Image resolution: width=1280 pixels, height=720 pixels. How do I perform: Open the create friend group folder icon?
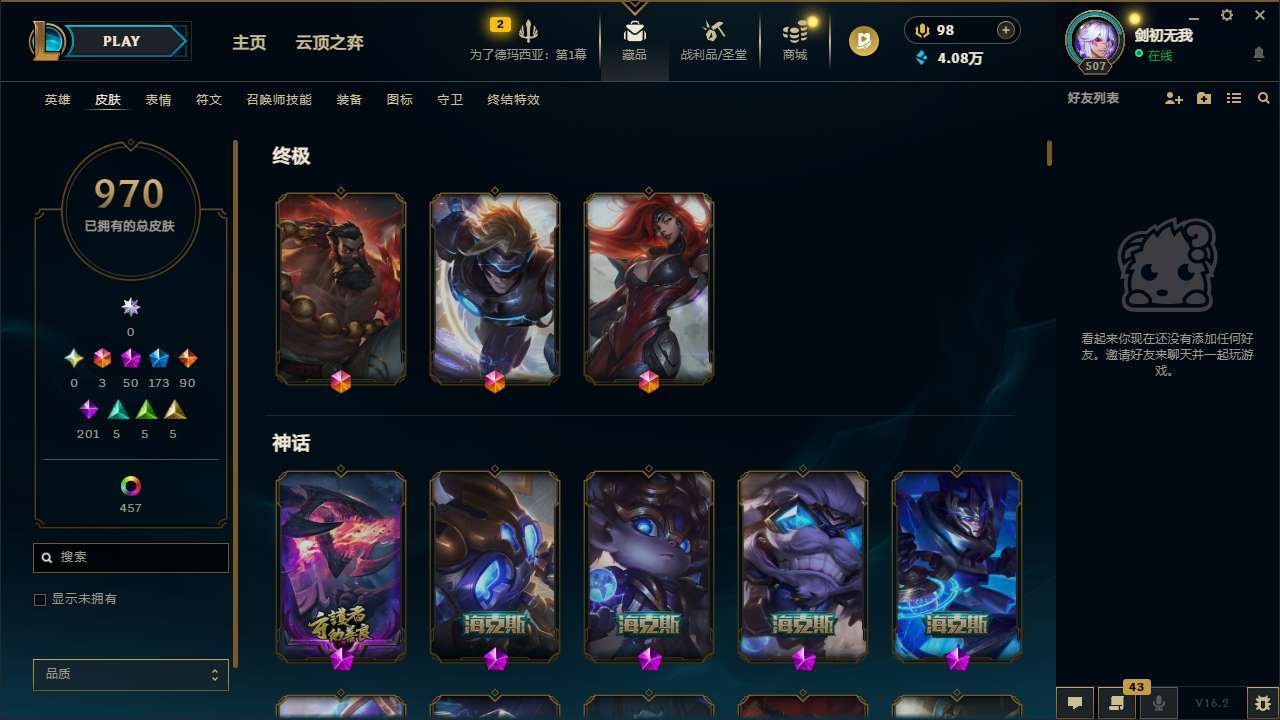pos(1203,98)
